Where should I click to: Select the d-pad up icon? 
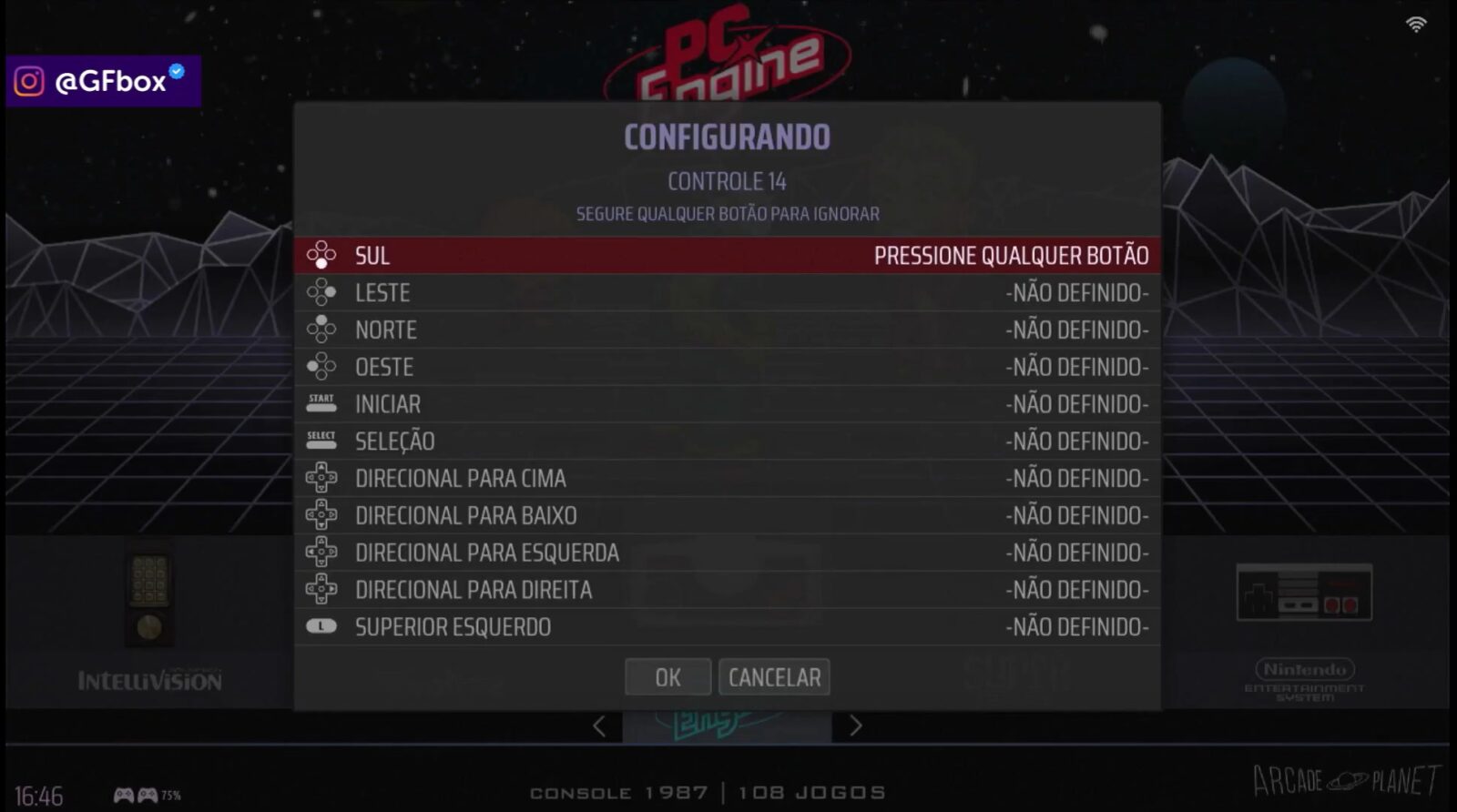(322, 478)
